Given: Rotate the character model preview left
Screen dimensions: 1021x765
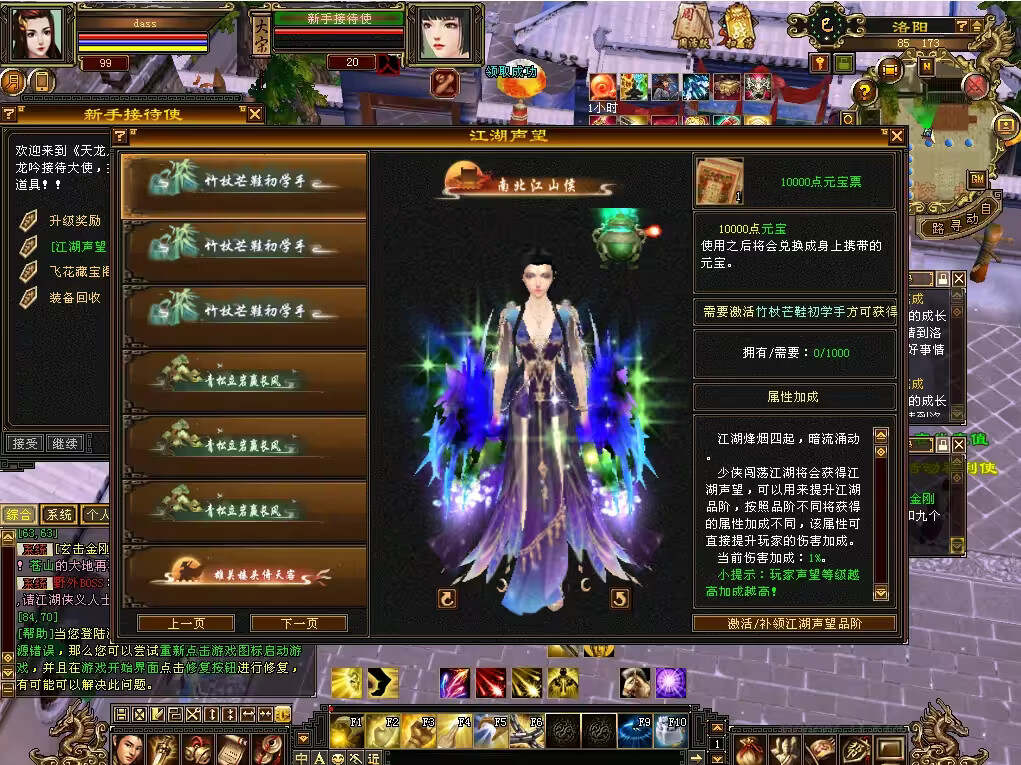Looking at the screenshot, I should (447, 598).
